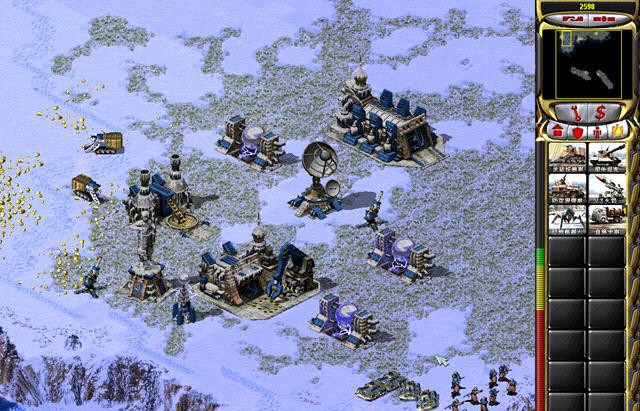Switch to the infantry build tab

click(x=597, y=131)
